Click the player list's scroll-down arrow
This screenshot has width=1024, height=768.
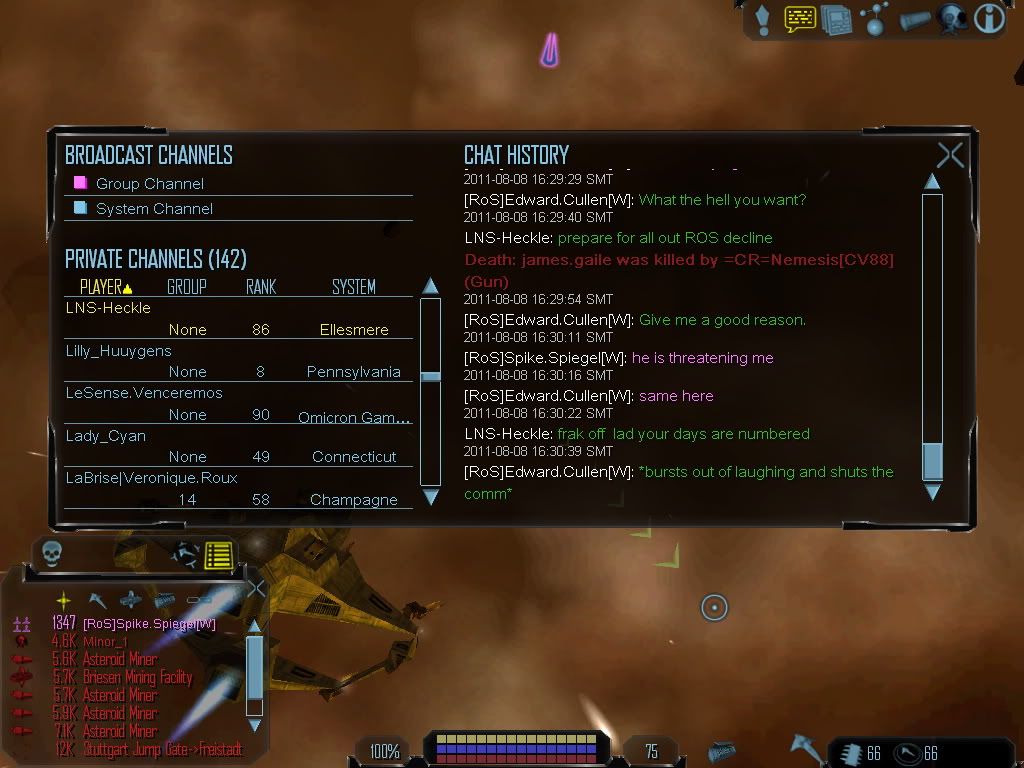point(430,497)
